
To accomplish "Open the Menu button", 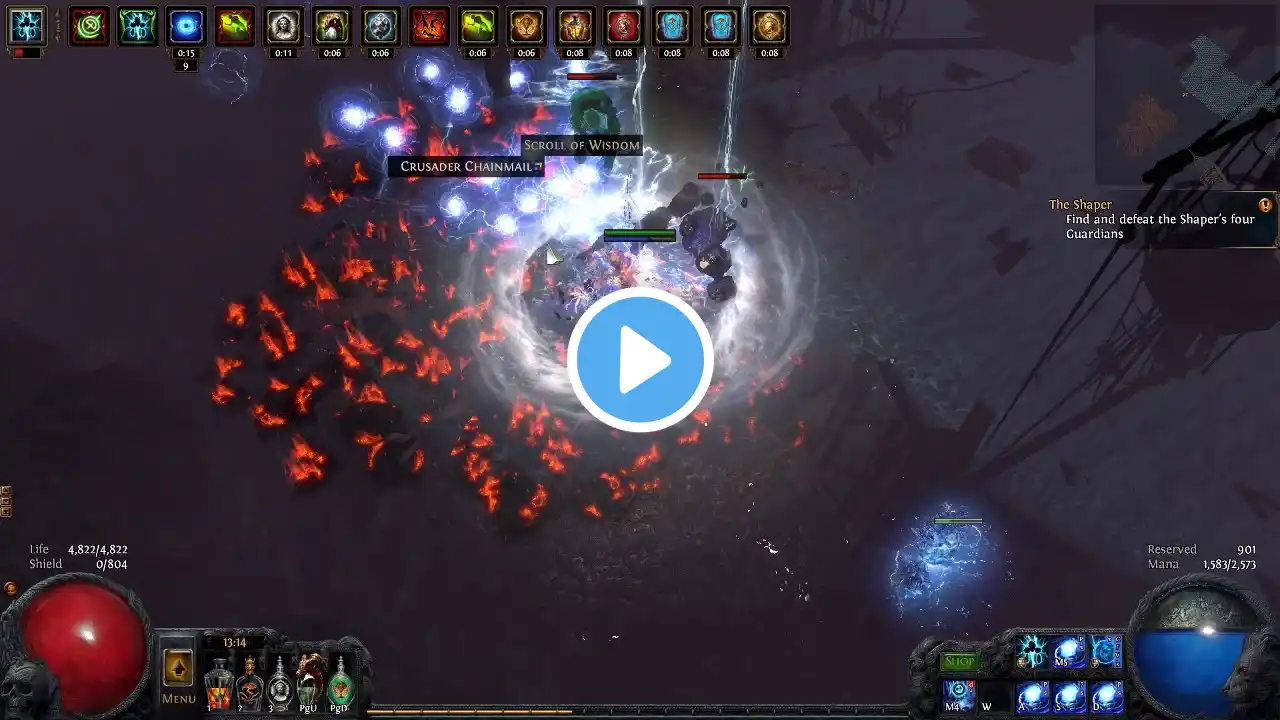I will click(179, 675).
